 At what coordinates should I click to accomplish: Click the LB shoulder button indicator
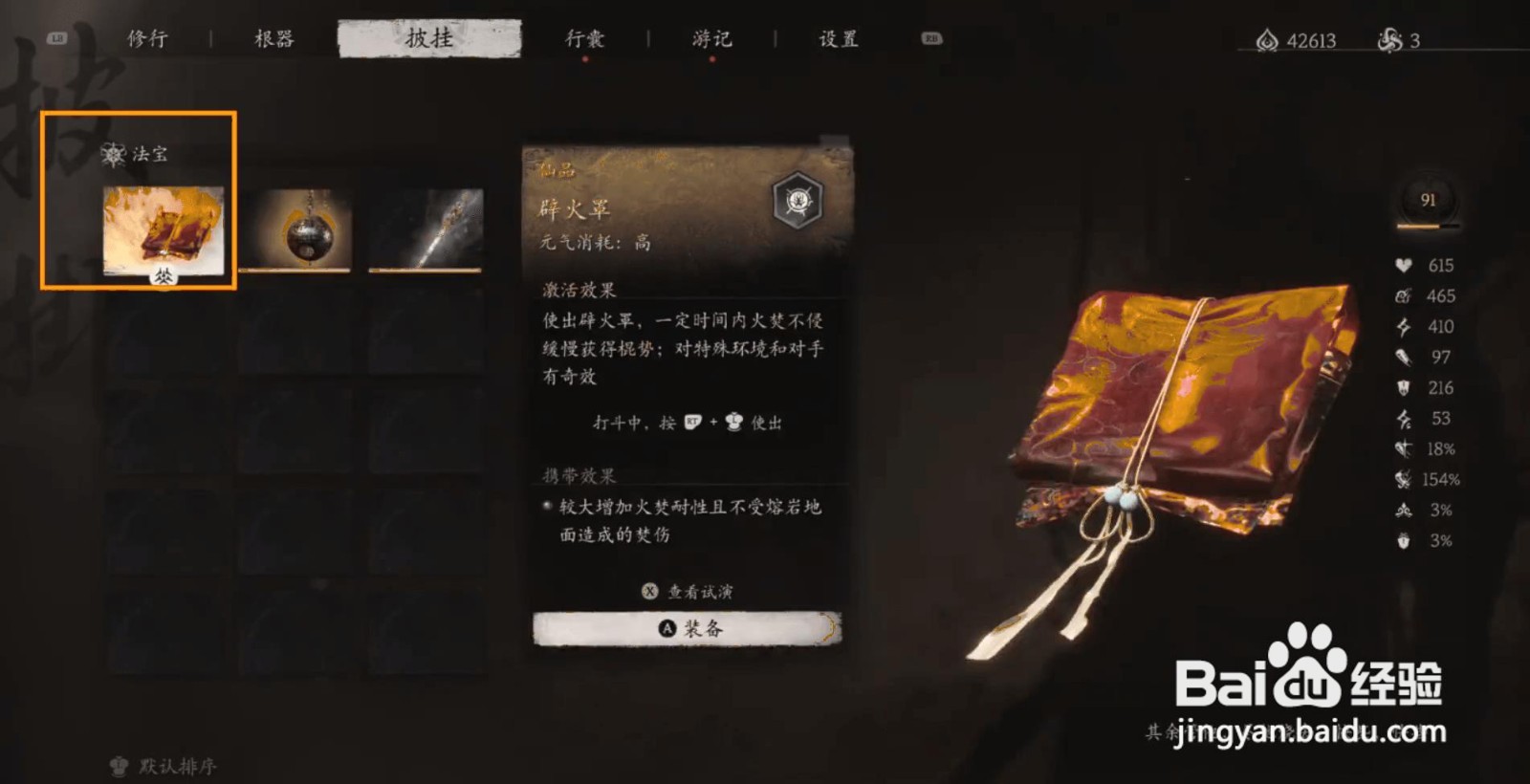coord(55,40)
